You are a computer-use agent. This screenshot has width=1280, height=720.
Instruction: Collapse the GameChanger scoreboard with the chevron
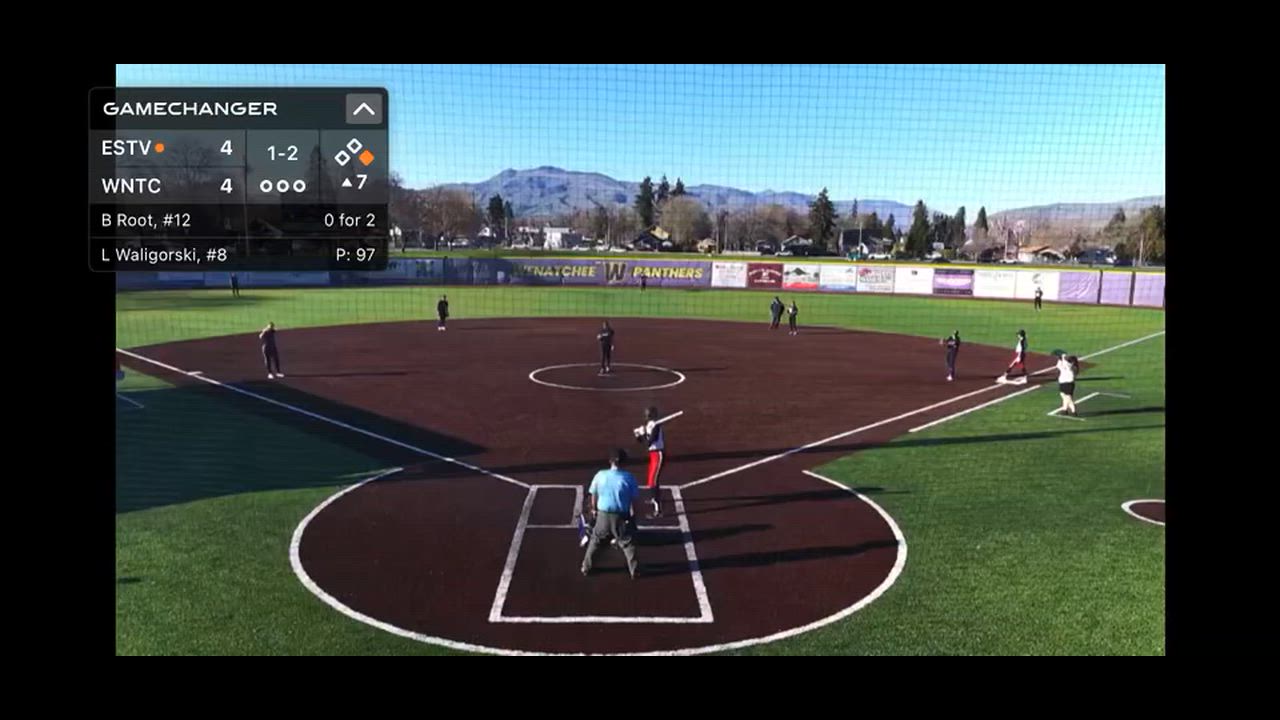coord(363,109)
